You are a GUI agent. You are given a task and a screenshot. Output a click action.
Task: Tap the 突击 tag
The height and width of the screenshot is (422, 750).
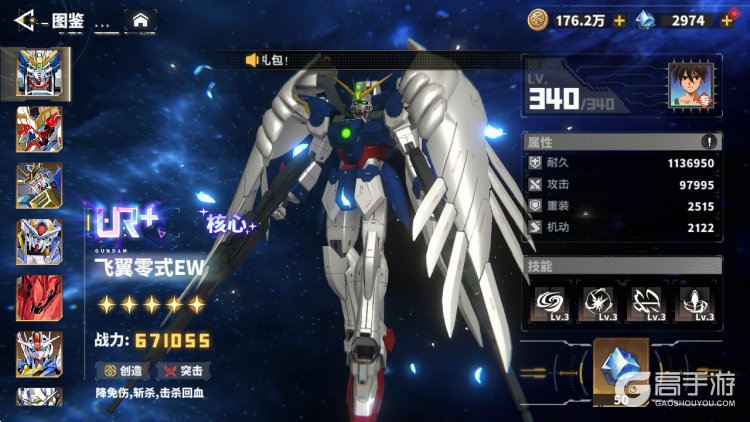click(x=183, y=370)
